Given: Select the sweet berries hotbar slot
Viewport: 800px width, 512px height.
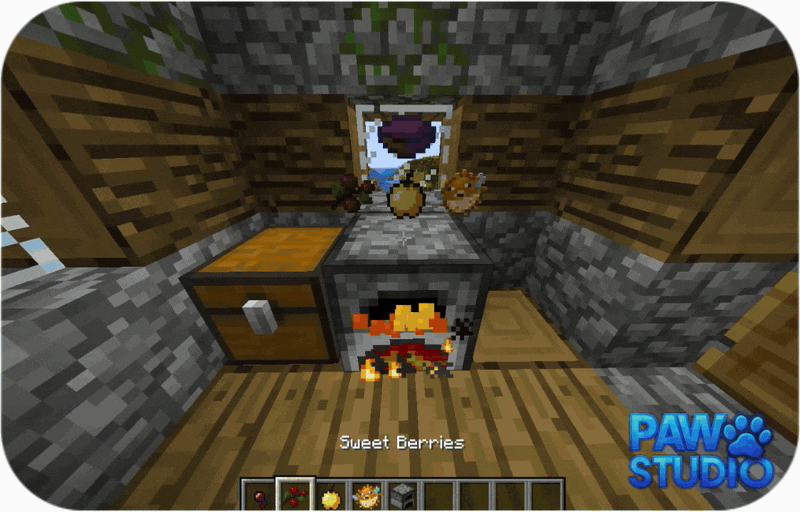Looking at the screenshot, I should pyautogui.click(x=296, y=495).
